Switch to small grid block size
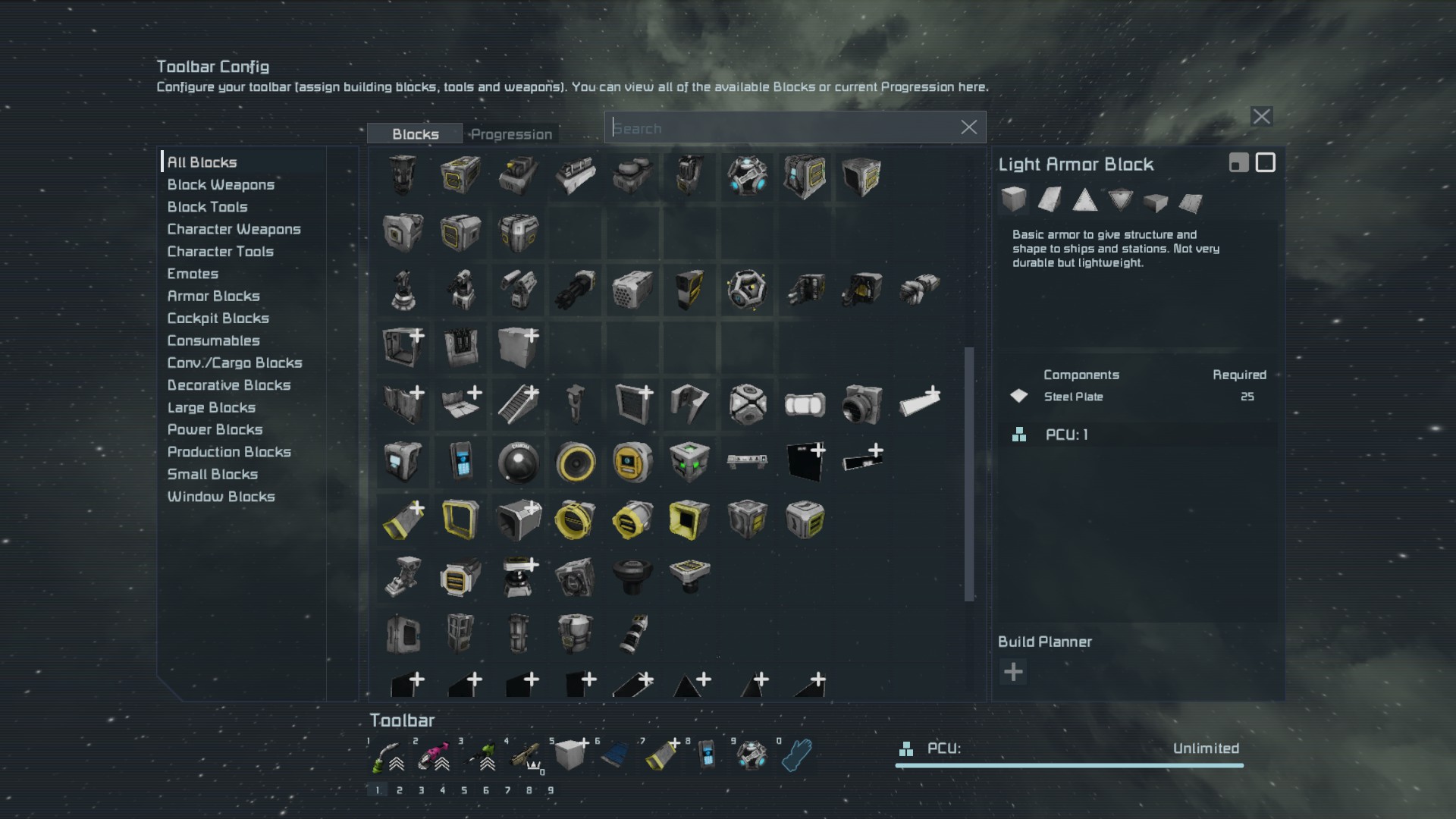Image resolution: width=1456 pixels, height=819 pixels. coord(1238,163)
